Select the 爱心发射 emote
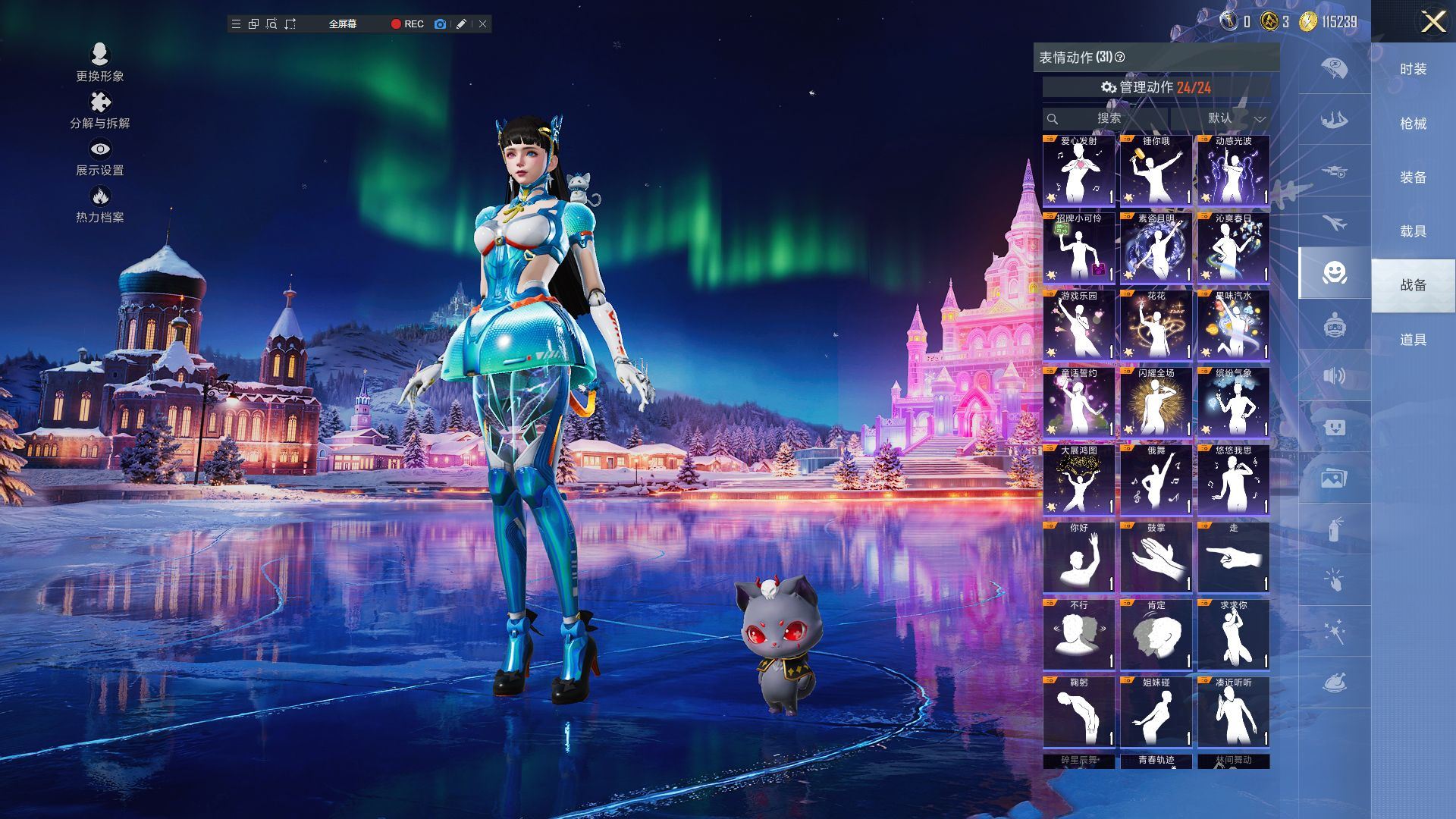1456x819 pixels. click(x=1079, y=171)
